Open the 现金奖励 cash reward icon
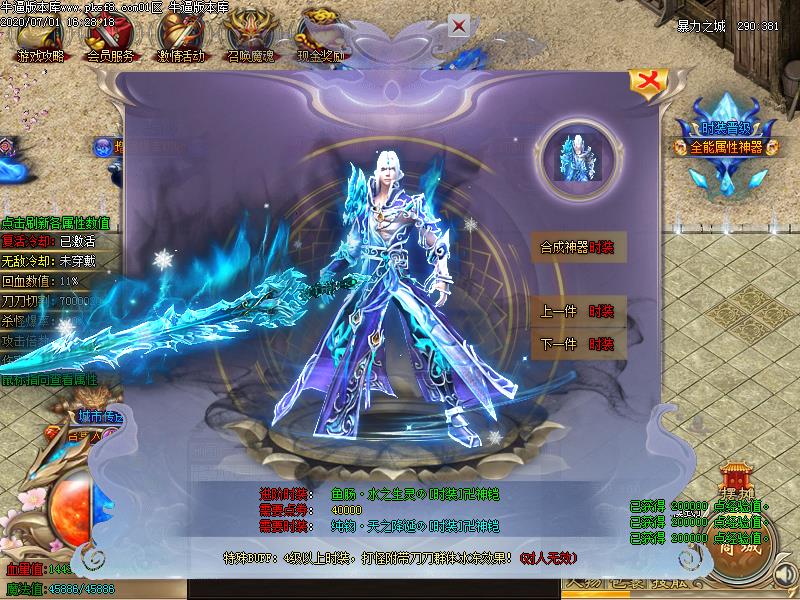The width and height of the screenshot is (800, 600). point(322,40)
